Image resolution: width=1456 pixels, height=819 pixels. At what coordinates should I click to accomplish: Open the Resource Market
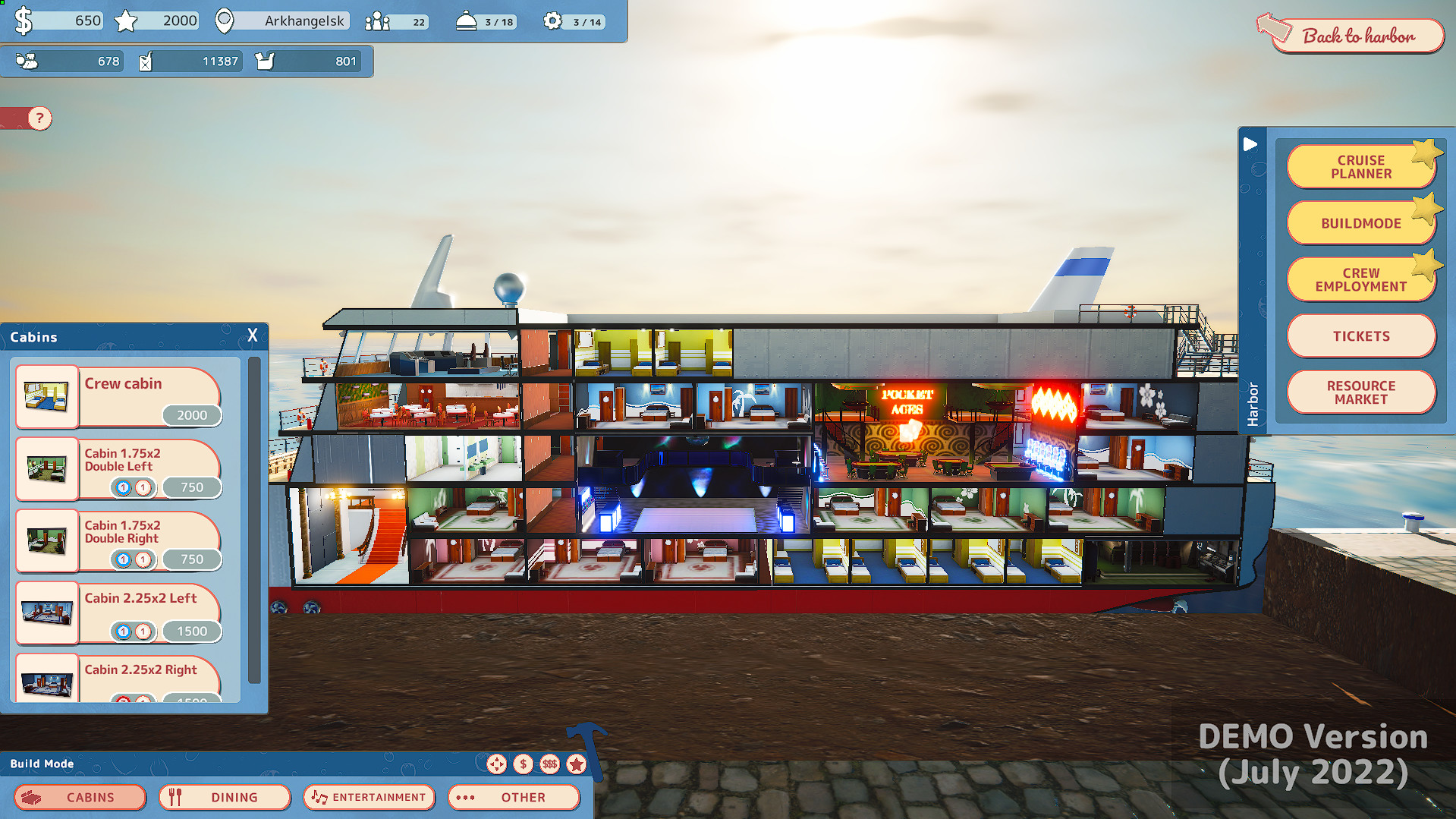pyautogui.click(x=1360, y=392)
